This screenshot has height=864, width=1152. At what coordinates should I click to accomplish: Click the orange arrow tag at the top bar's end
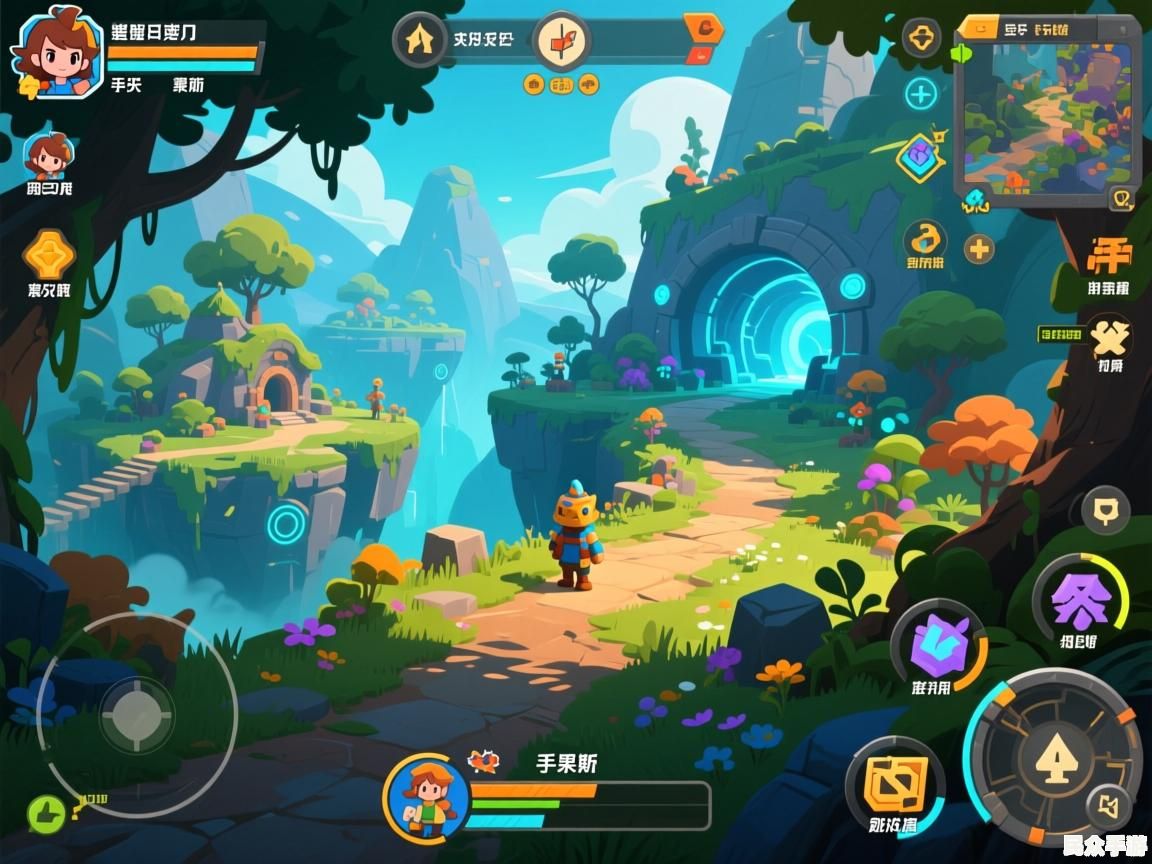click(x=704, y=30)
